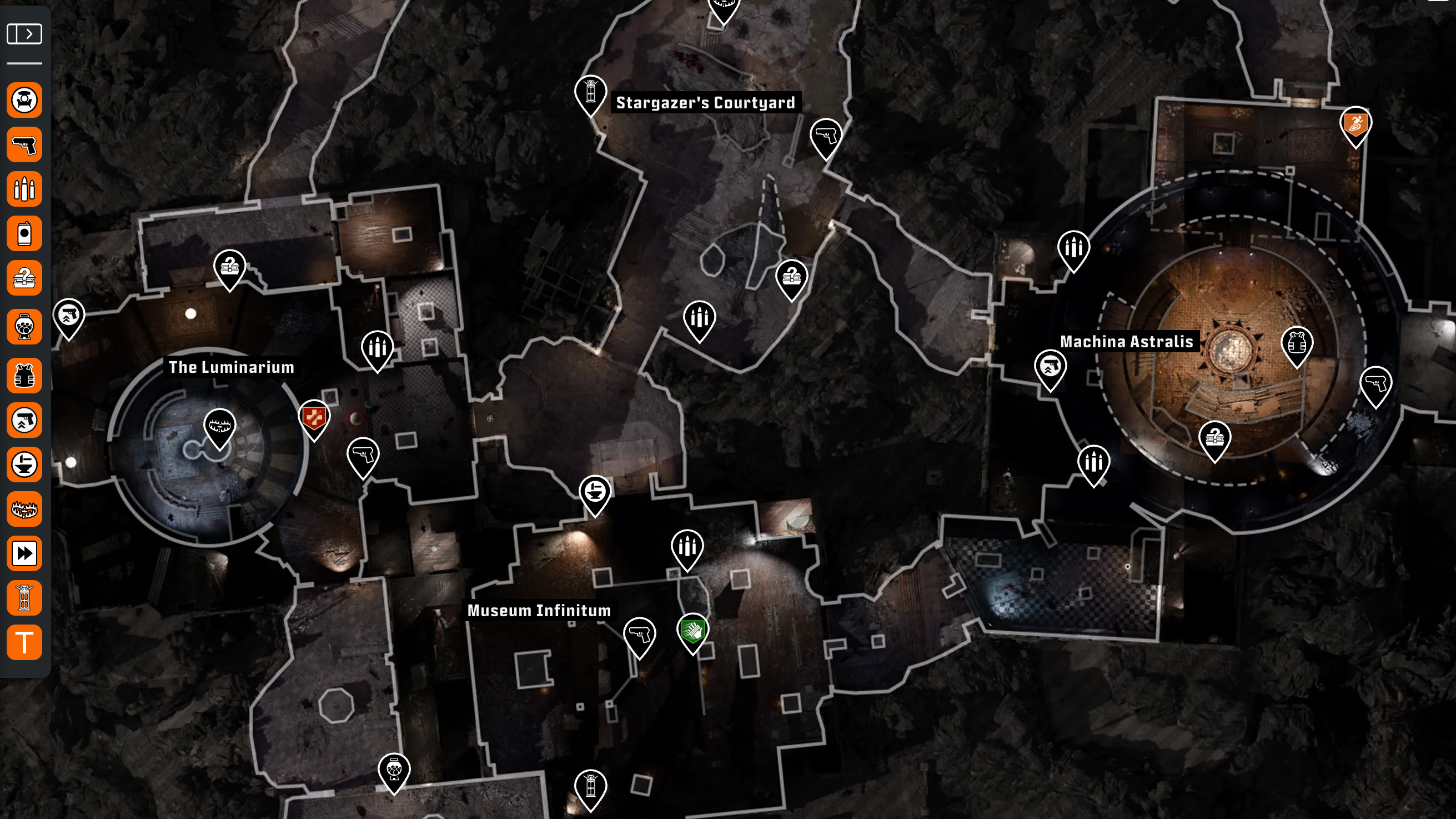
Task: Click The Luminarium location label
Action: (231, 367)
